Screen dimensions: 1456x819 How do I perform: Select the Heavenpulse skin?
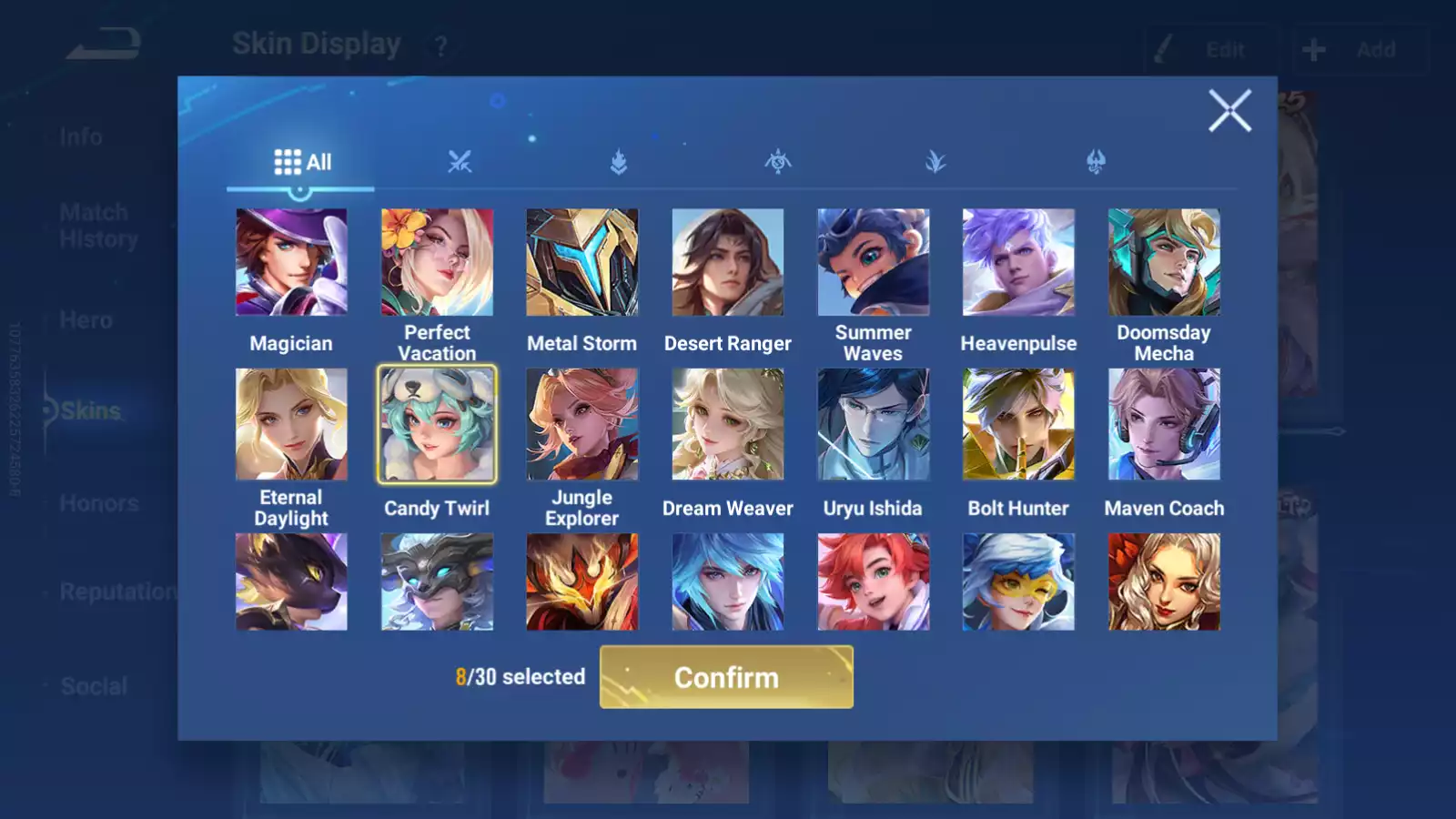(x=1018, y=262)
